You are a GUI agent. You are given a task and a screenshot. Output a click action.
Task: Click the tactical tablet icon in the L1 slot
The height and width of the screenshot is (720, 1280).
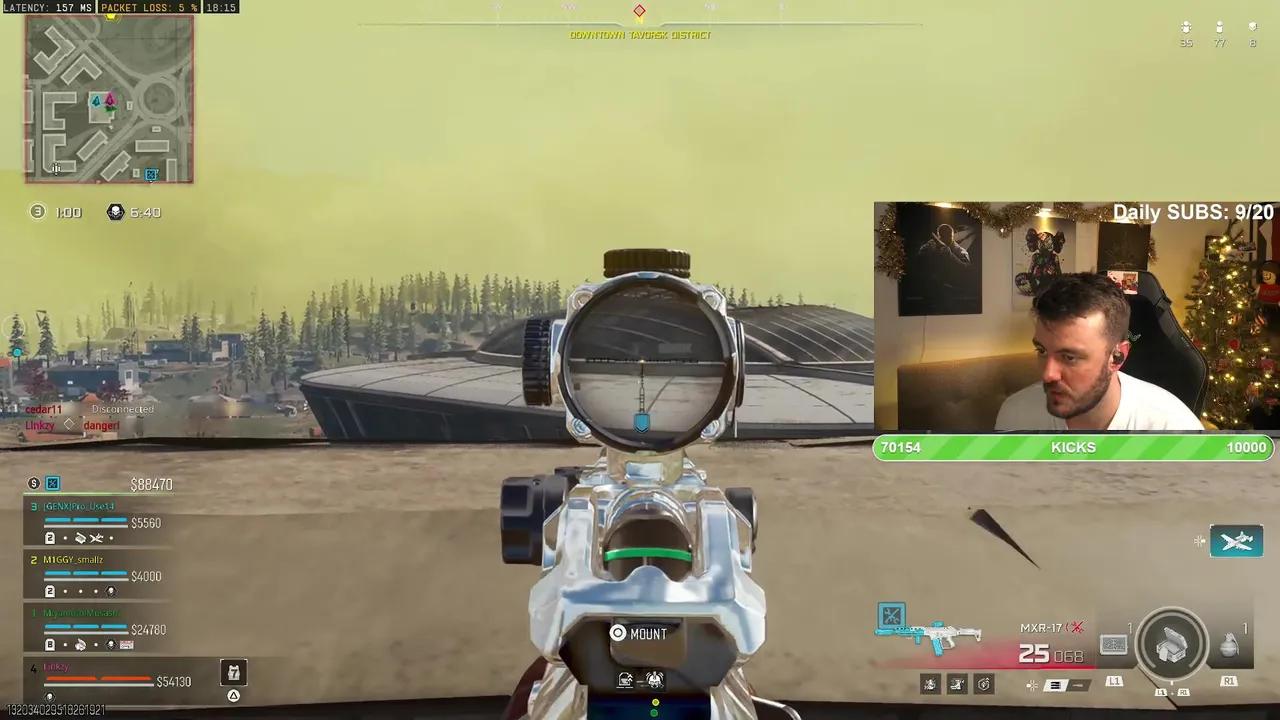[x=1114, y=644]
